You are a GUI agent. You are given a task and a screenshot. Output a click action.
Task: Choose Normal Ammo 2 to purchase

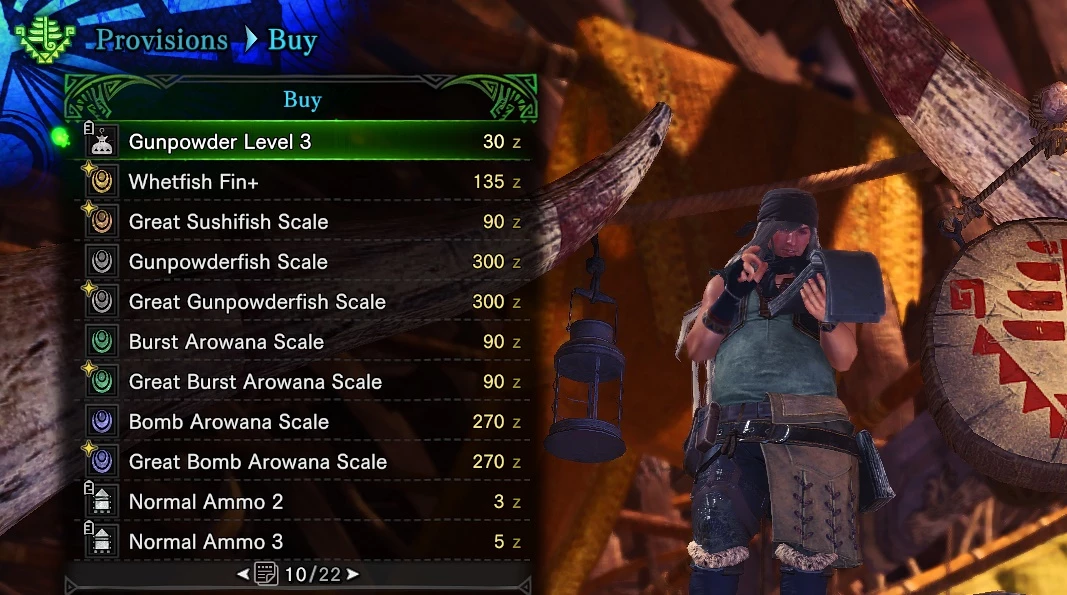300,502
